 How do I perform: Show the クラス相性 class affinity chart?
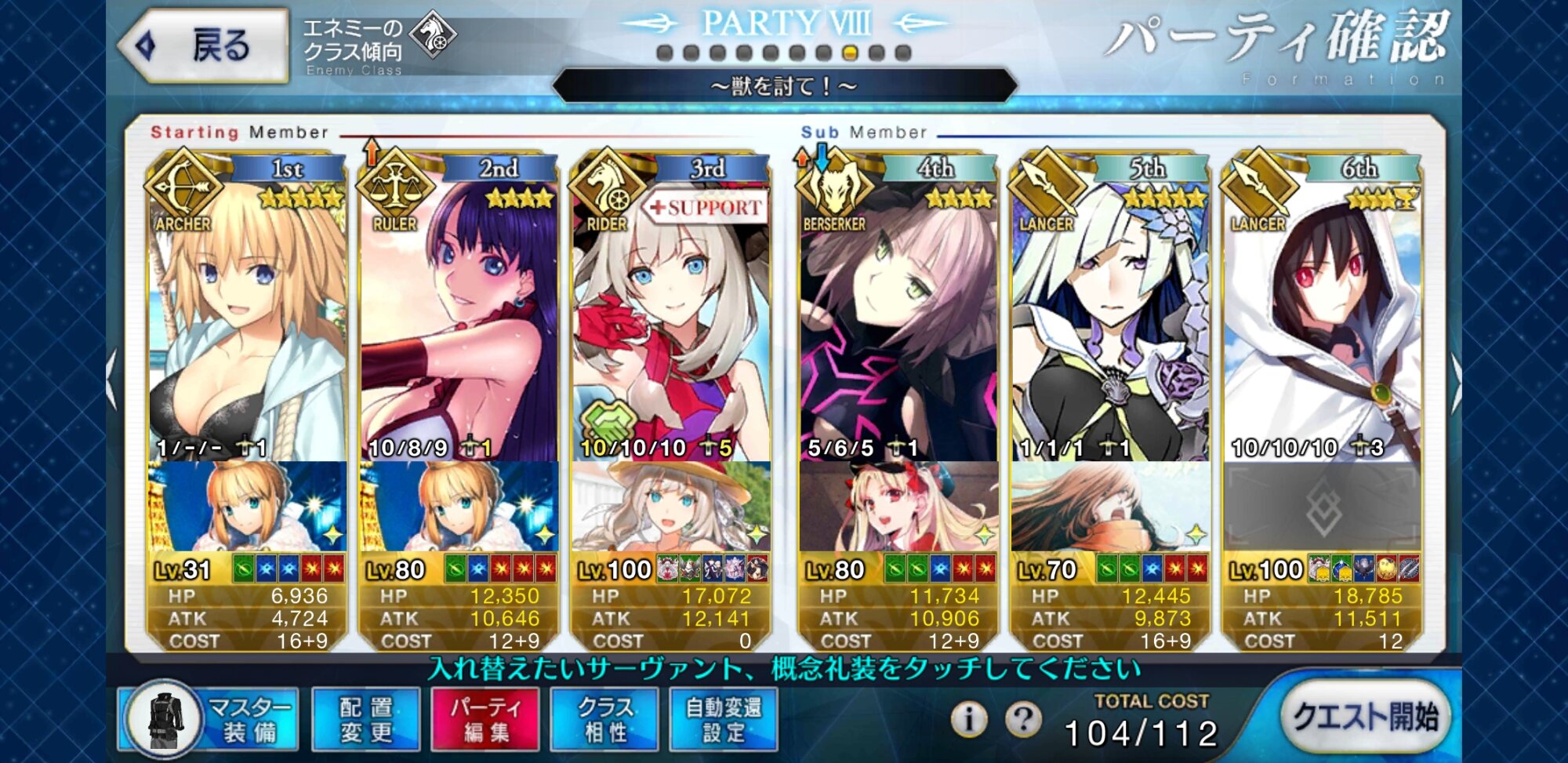(604, 719)
